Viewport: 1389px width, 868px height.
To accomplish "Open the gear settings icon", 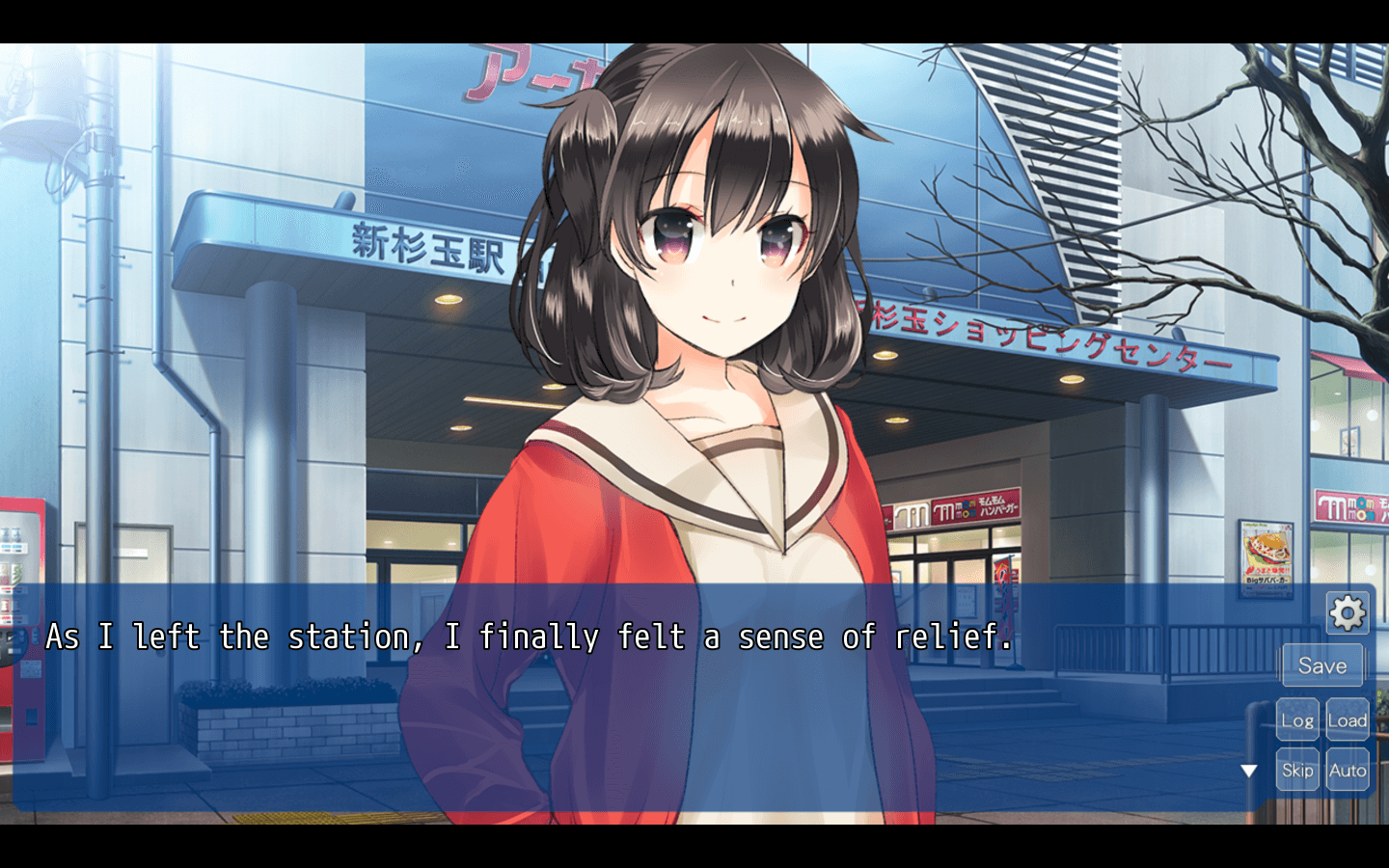I will click(1347, 612).
